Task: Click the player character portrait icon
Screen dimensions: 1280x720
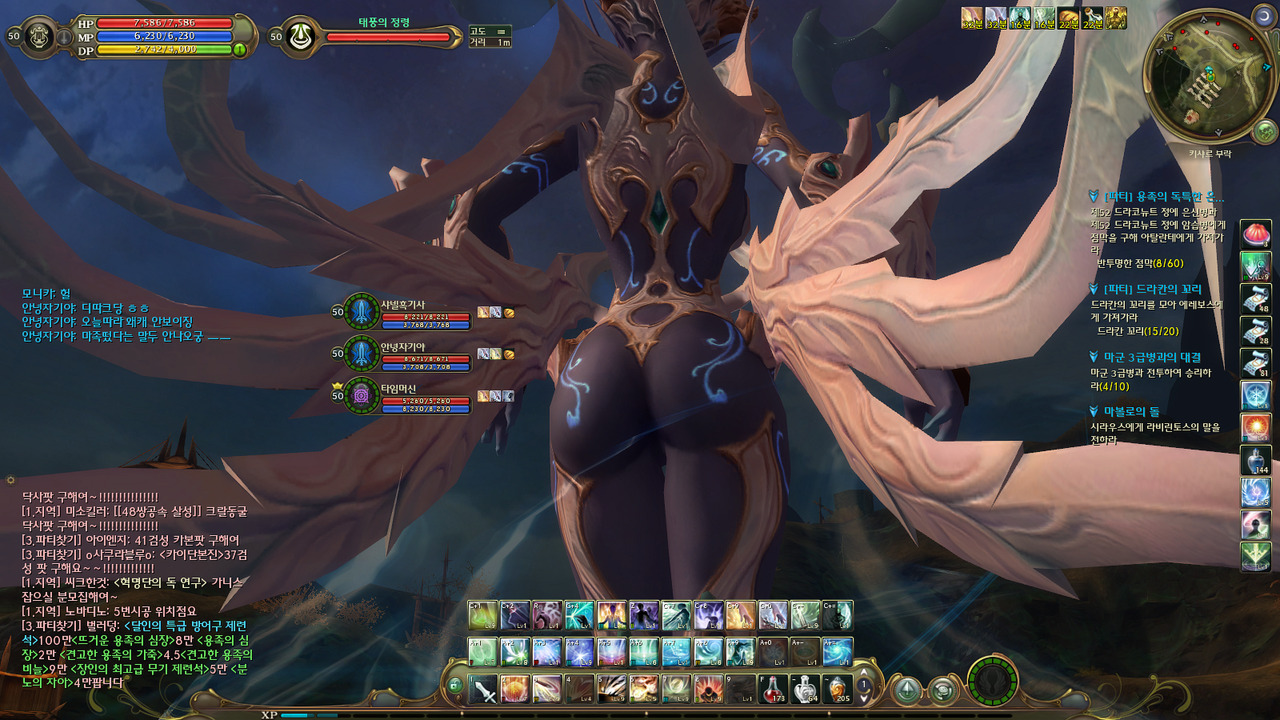Action: [40, 35]
